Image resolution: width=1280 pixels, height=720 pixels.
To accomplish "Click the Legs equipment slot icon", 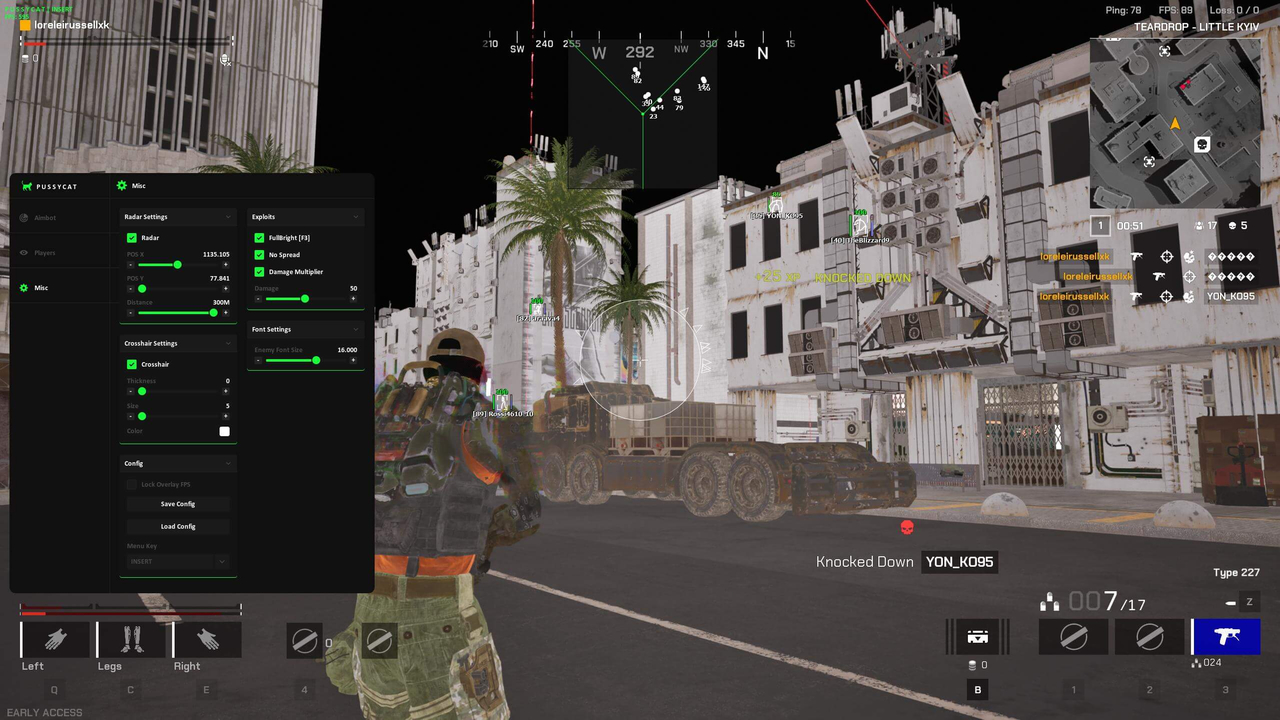I will pyautogui.click(x=130, y=640).
